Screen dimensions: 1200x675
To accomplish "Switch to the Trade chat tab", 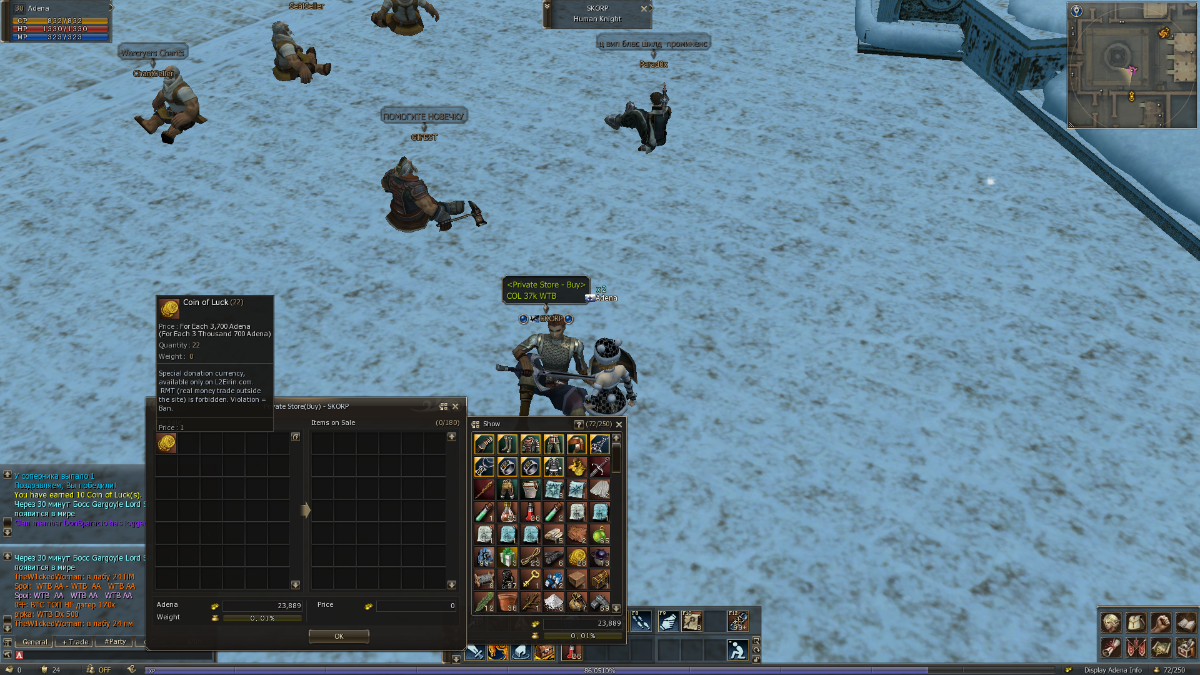I will point(75,641).
